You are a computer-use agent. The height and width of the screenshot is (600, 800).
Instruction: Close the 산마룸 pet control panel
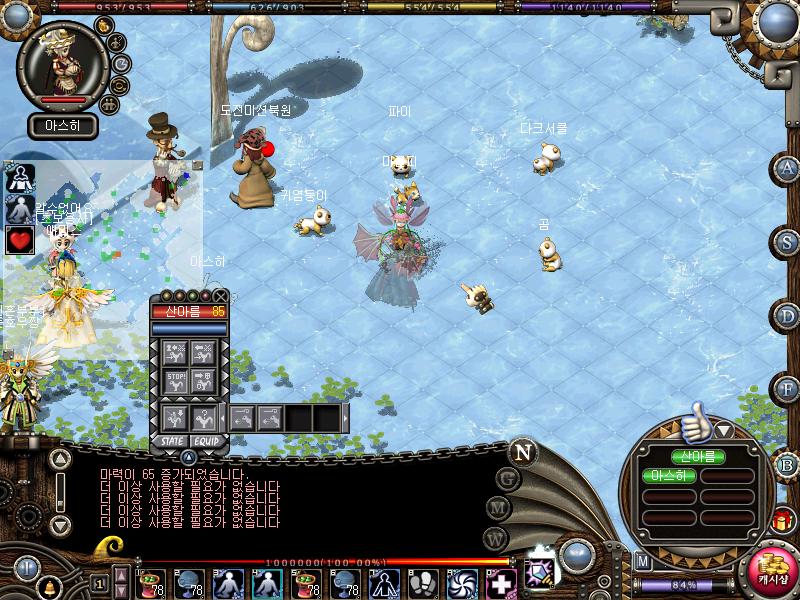pyautogui.click(x=220, y=296)
